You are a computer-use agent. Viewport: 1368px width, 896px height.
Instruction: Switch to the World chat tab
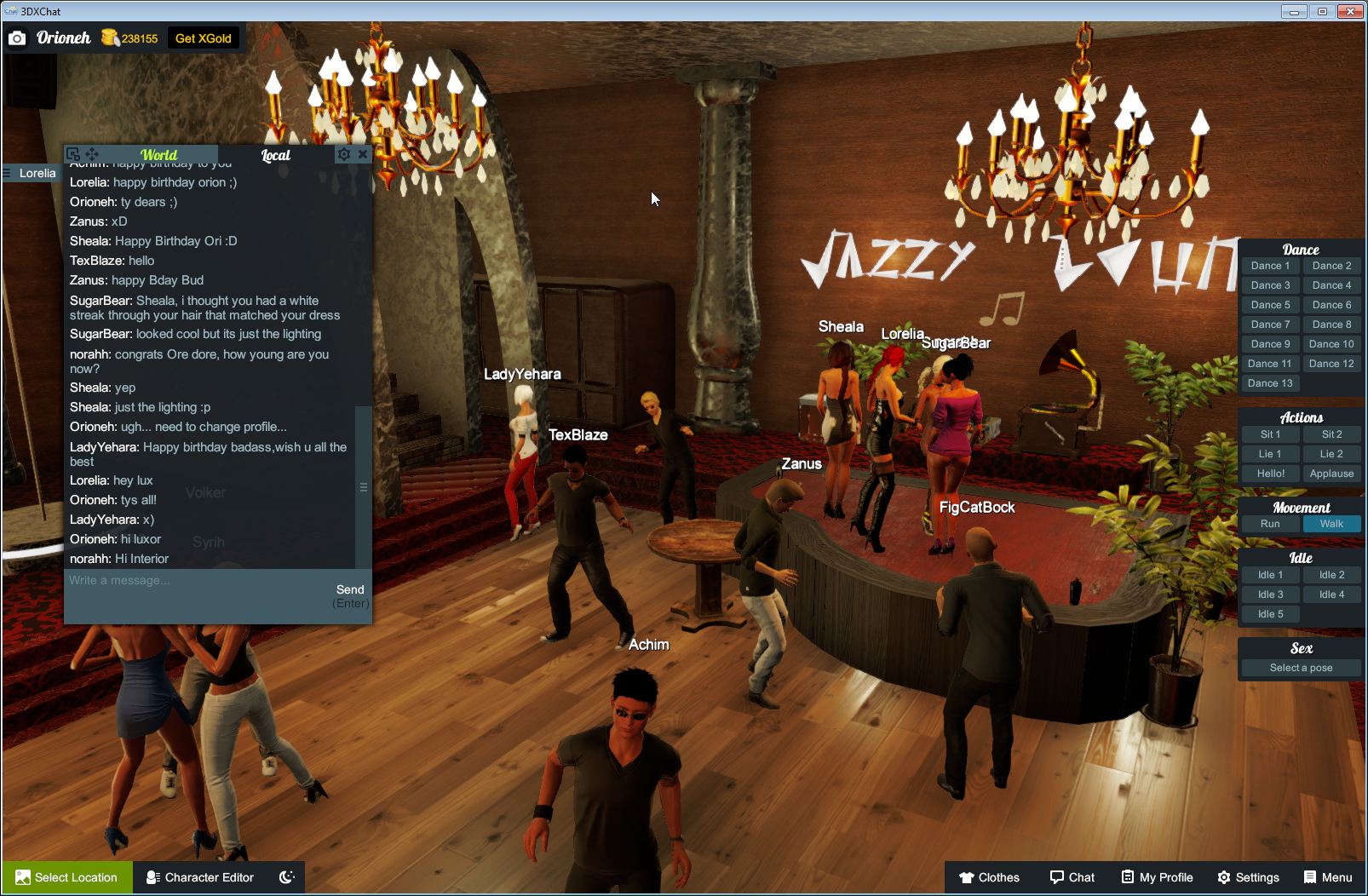pos(159,154)
